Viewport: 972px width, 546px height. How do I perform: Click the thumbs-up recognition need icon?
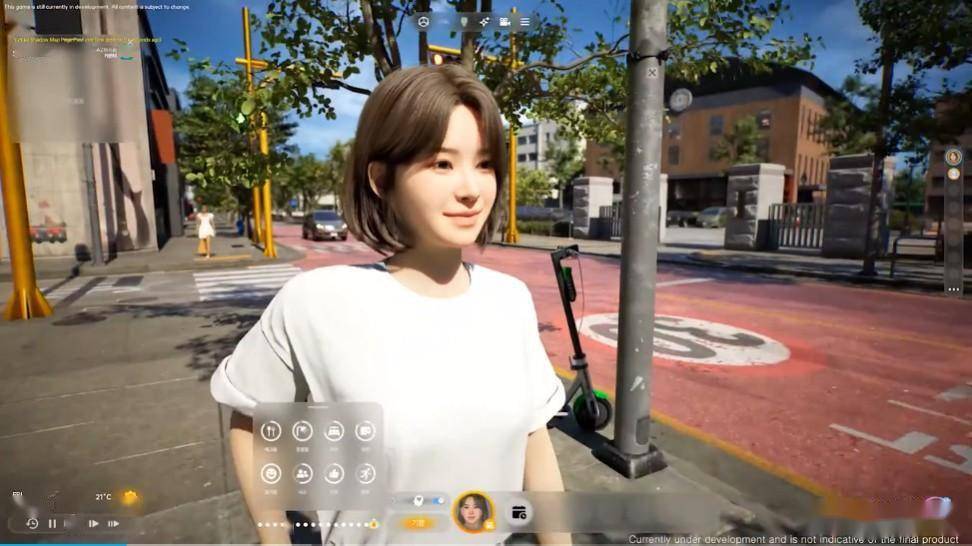334,473
